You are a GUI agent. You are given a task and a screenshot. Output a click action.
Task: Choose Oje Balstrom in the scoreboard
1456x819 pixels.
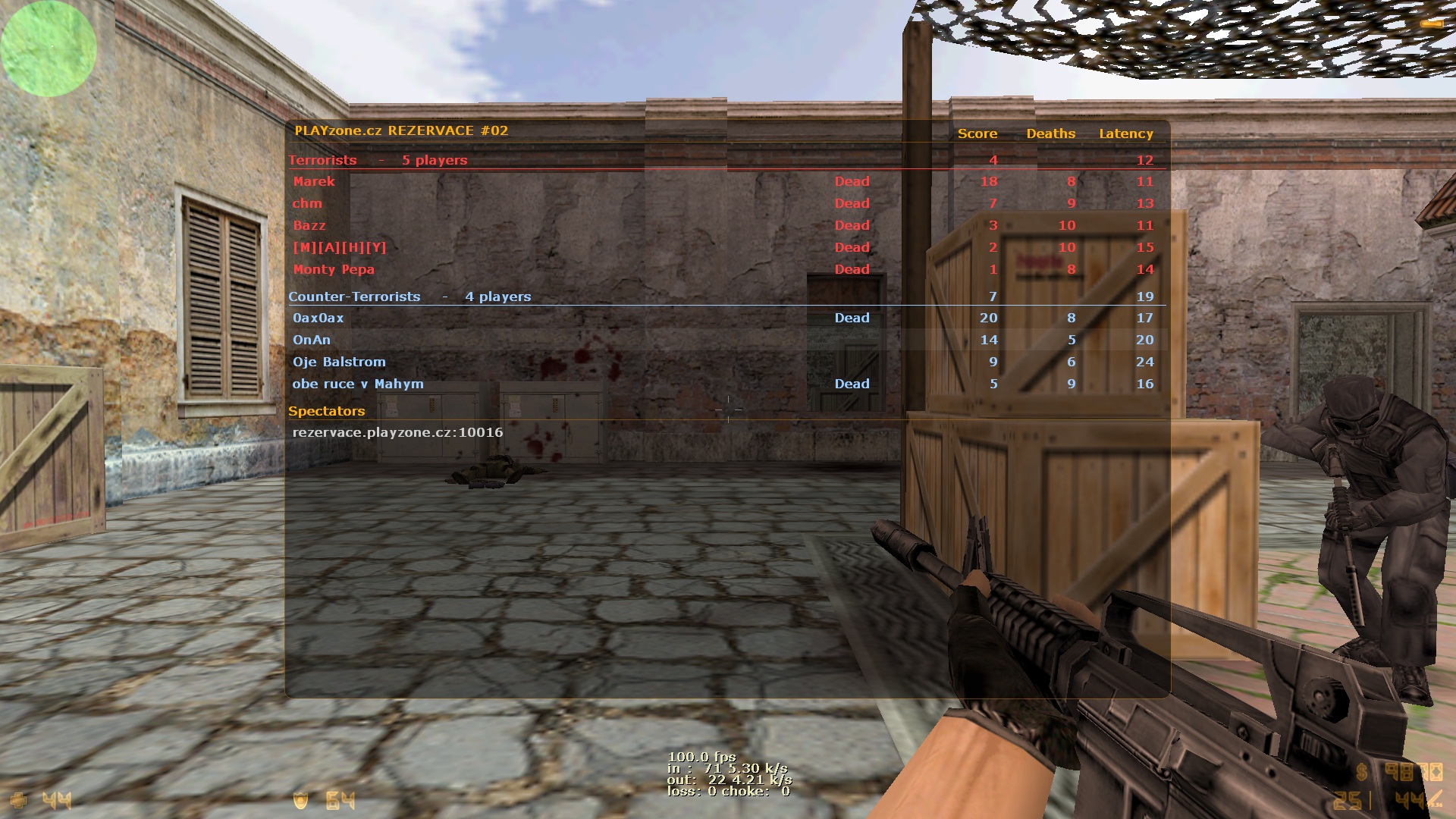[339, 362]
